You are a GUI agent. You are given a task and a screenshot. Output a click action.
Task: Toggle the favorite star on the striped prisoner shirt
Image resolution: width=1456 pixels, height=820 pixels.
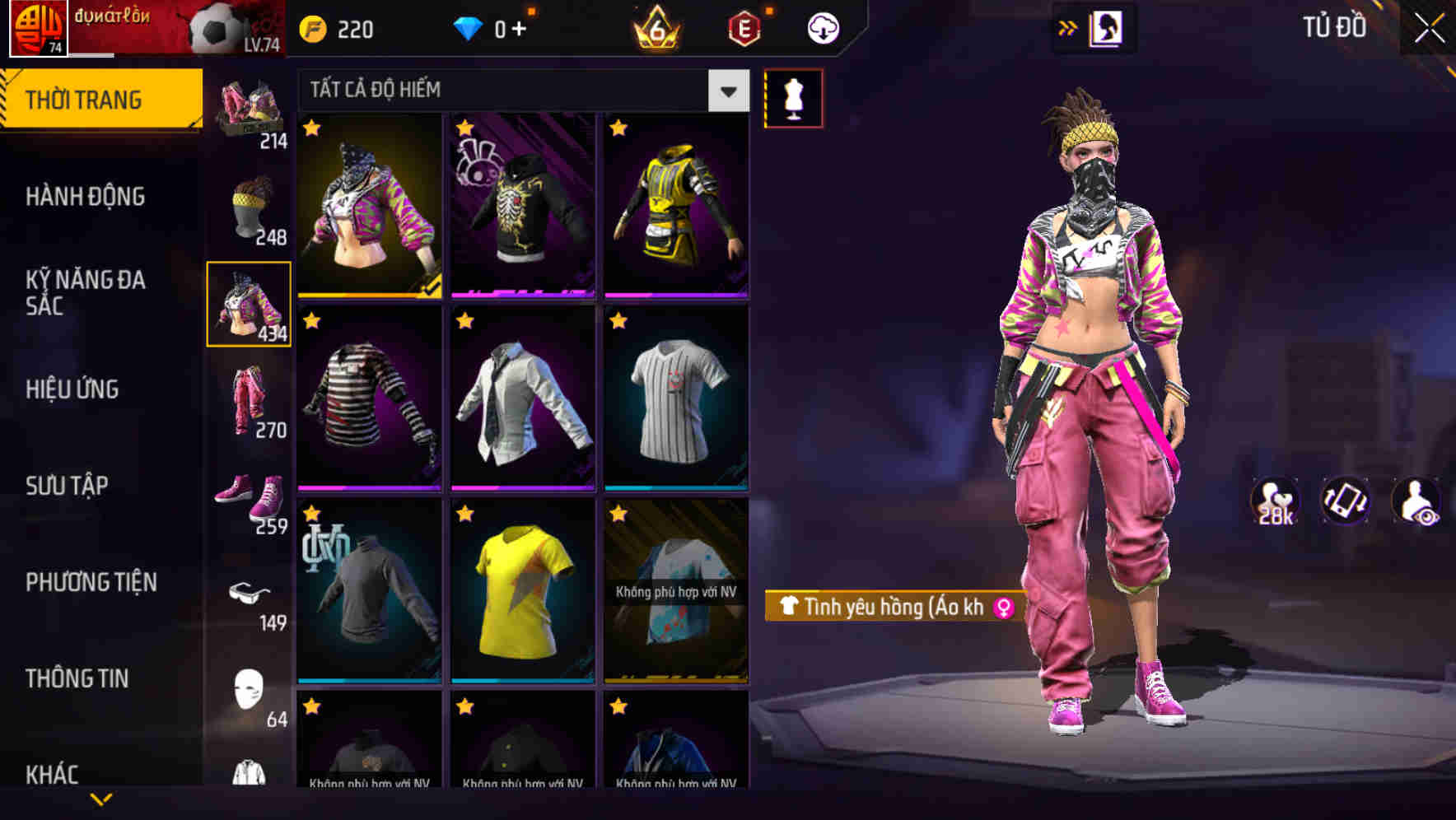[312, 321]
